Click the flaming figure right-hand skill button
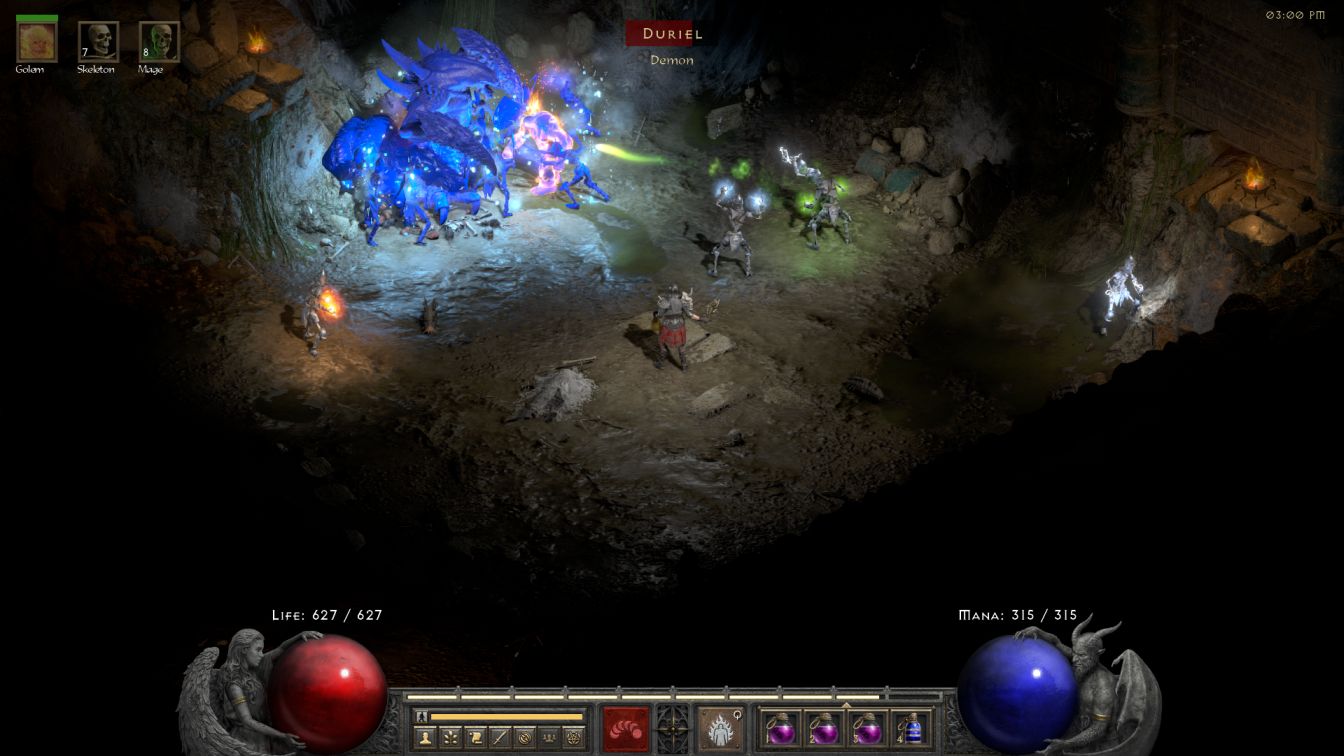The height and width of the screenshot is (756, 1344). click(x=719, y=728)
